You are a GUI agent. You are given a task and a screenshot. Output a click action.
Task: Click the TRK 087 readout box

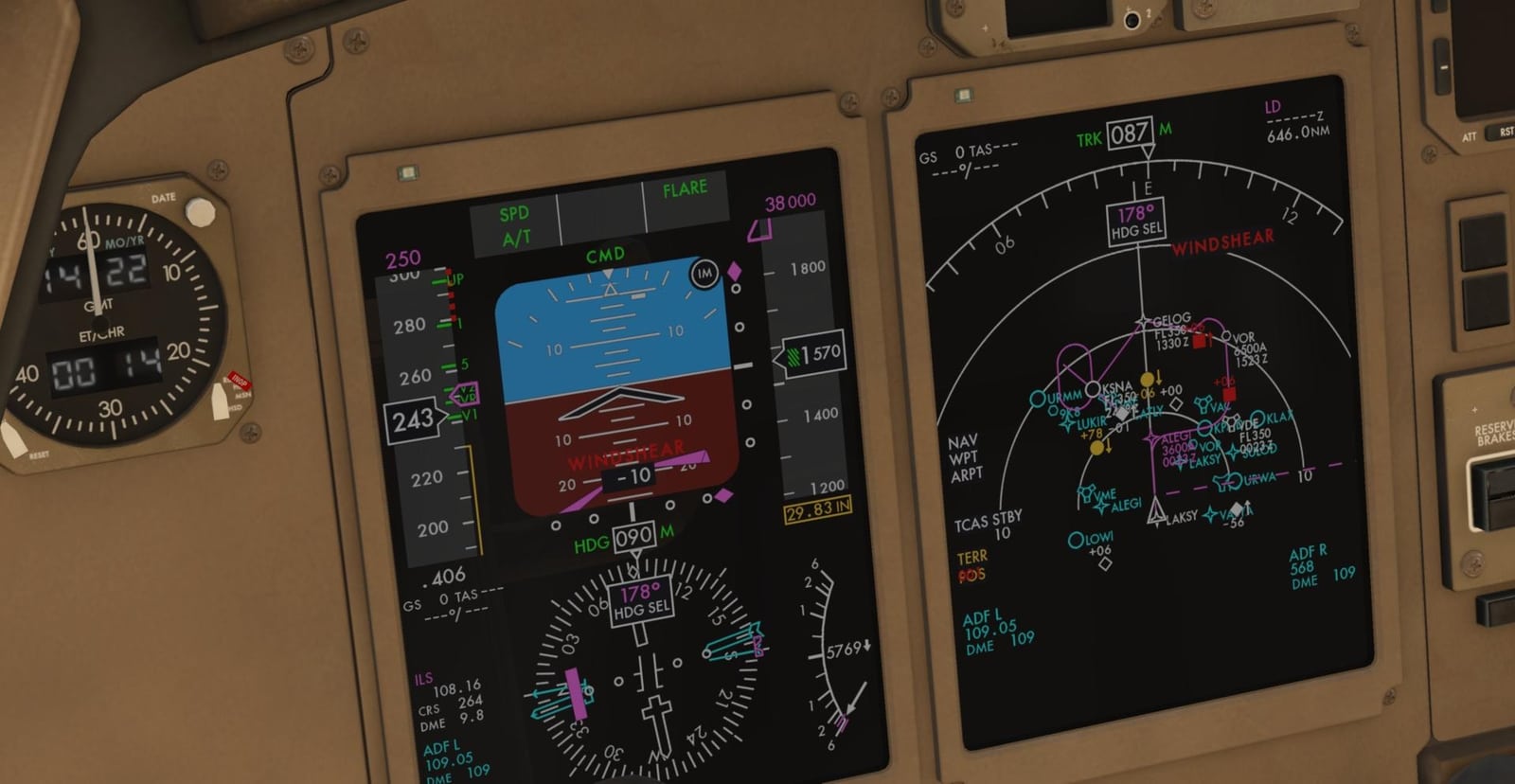[1128, 134]
